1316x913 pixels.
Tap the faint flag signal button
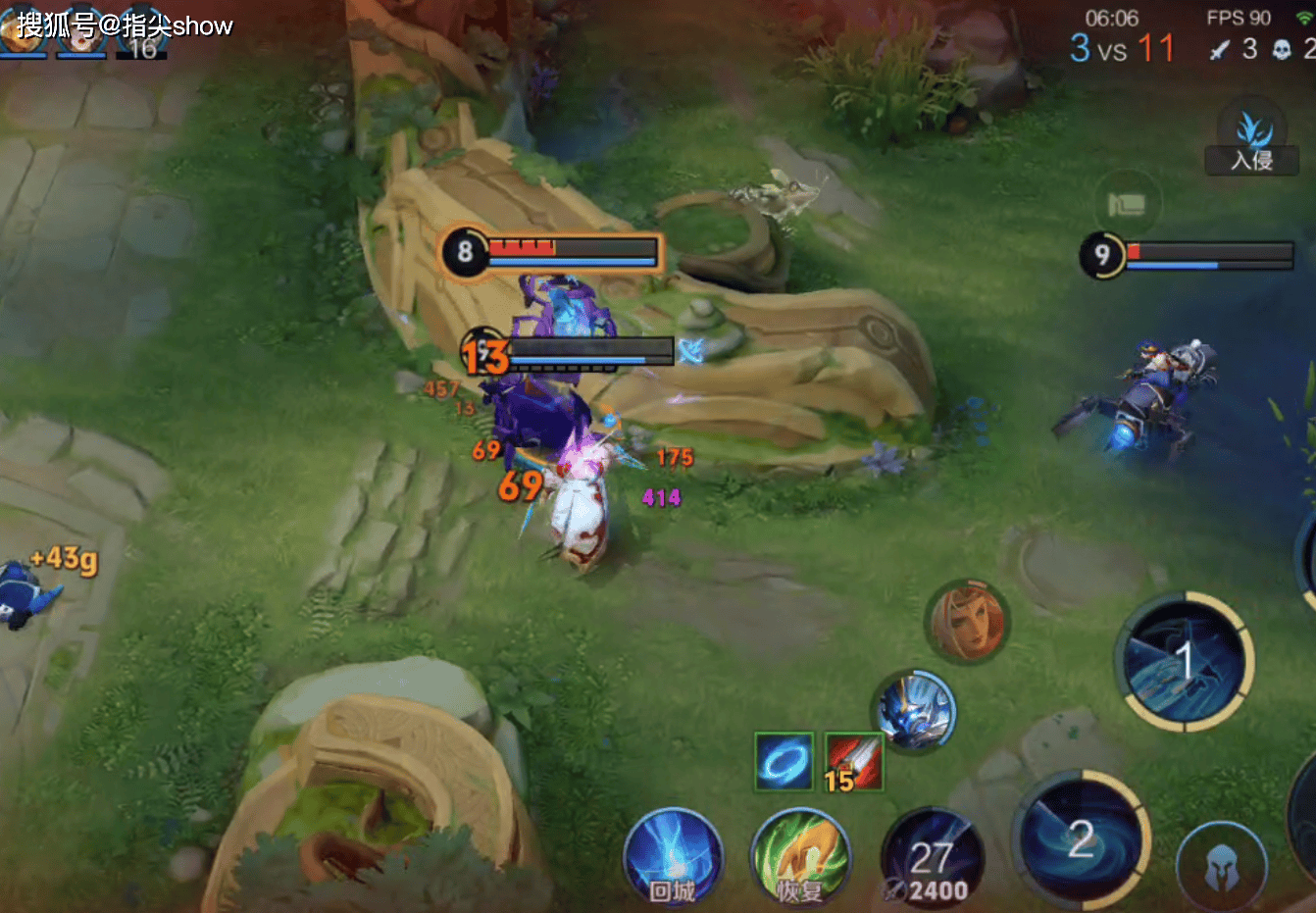pyautogui.click(x=1127, y=204)
